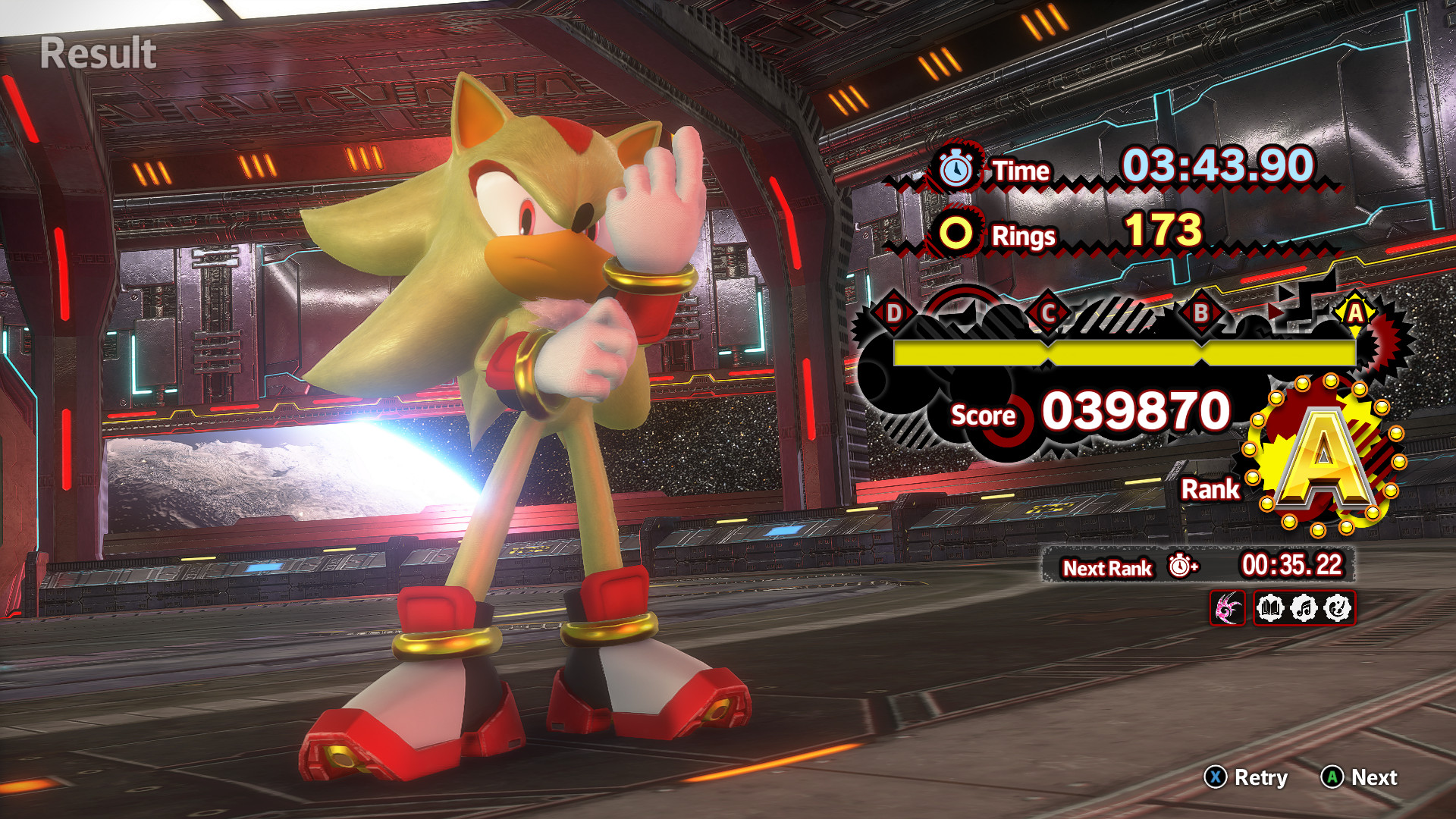
Task: Select the open book collectible gear icon
Action: 1270,608
